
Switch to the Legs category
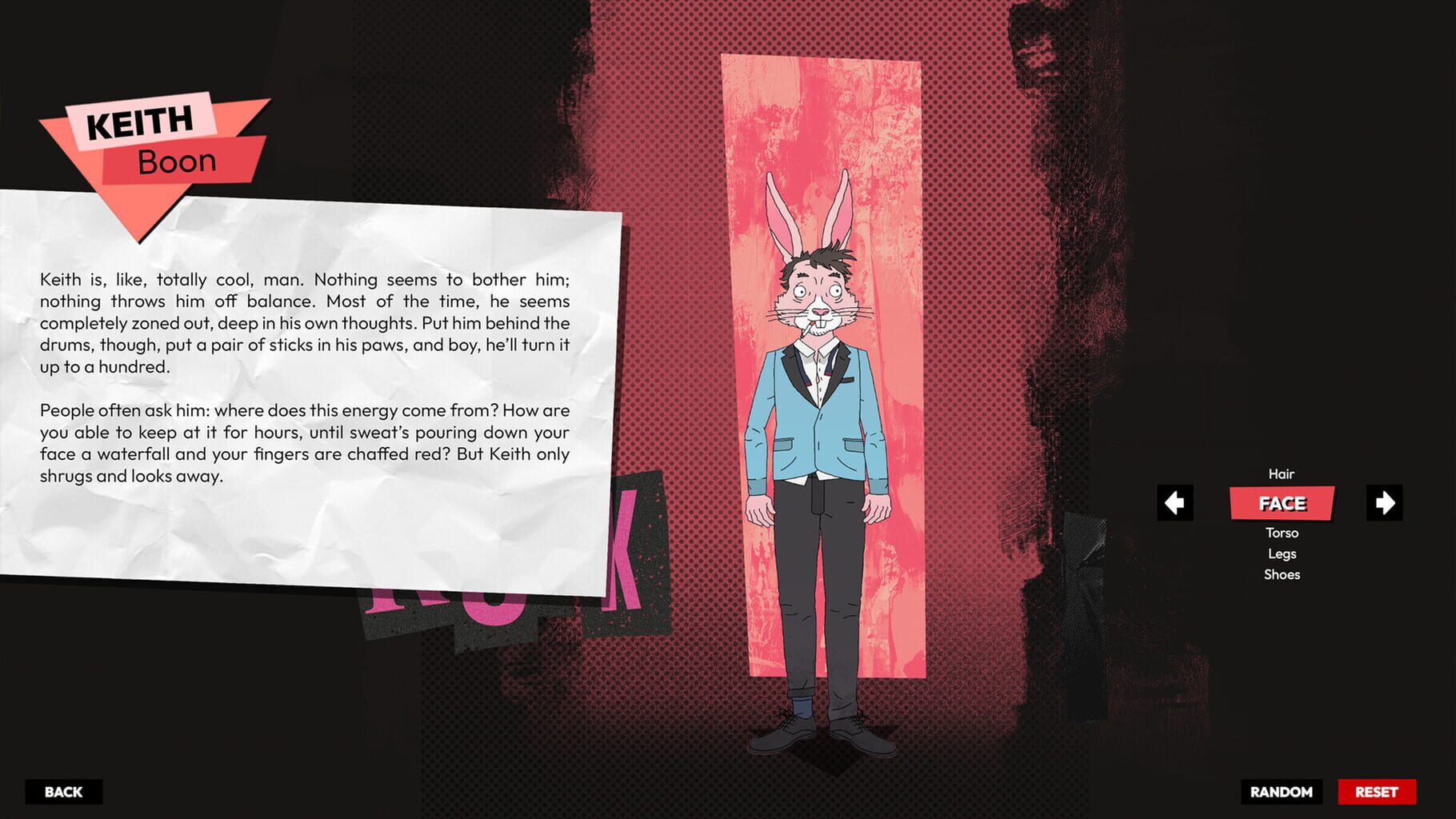[1282, 553]
